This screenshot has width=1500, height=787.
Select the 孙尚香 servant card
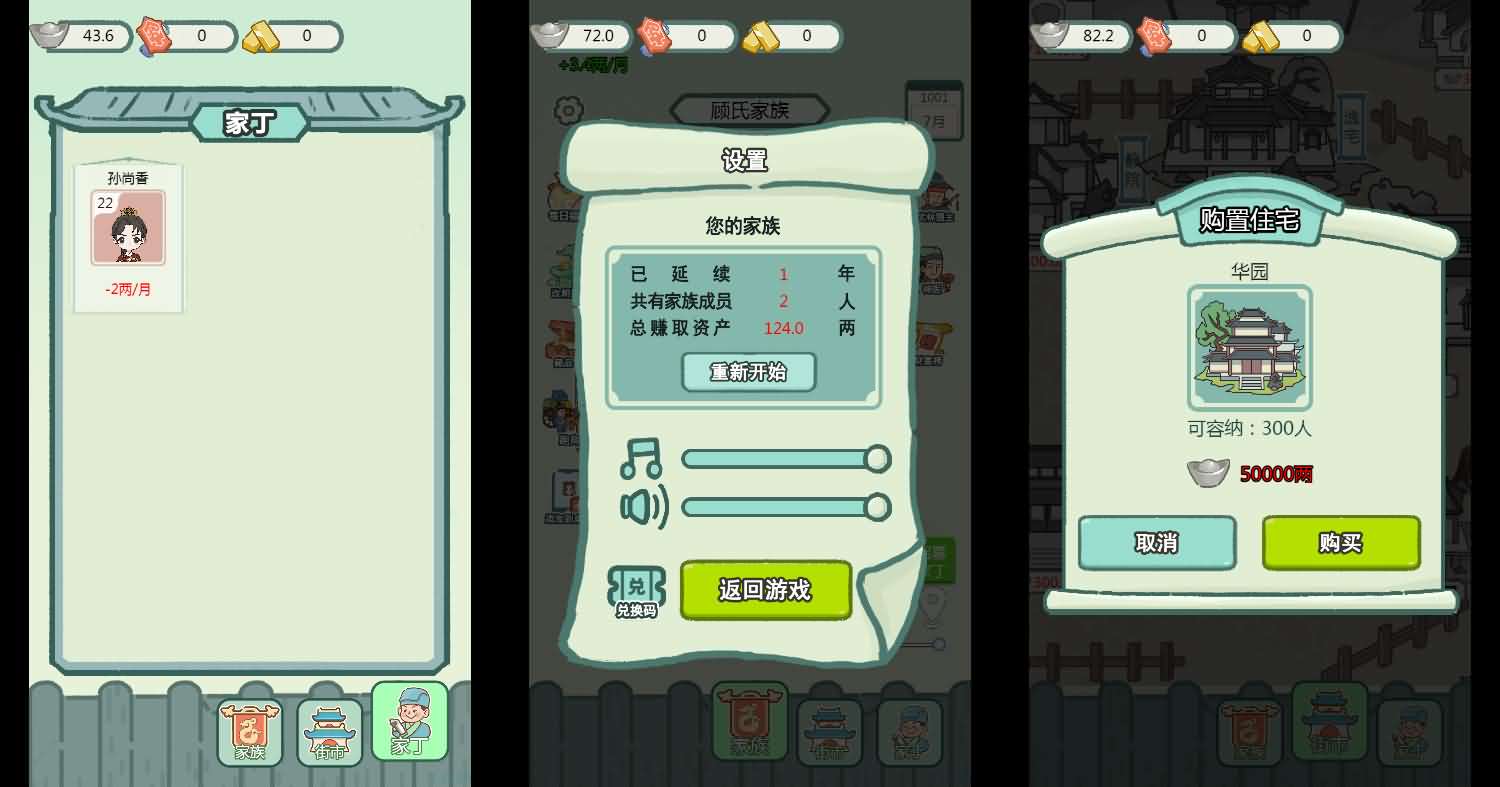click(x=128, y=227)
